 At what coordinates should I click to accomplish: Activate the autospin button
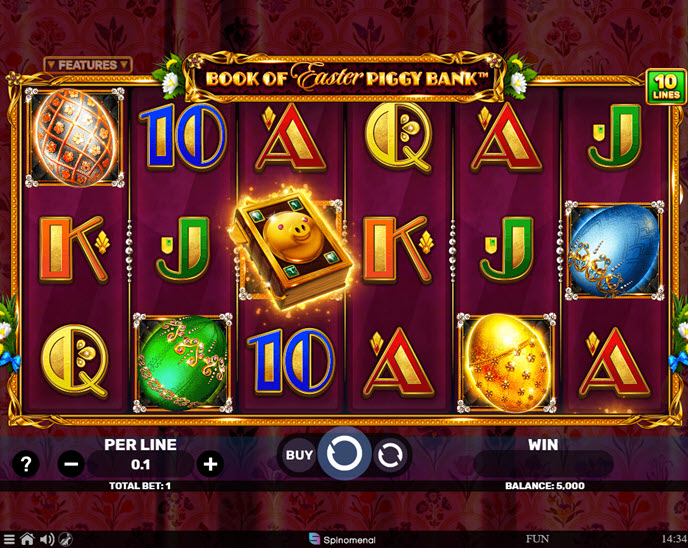pyautogui.click(x=391, y=455)
